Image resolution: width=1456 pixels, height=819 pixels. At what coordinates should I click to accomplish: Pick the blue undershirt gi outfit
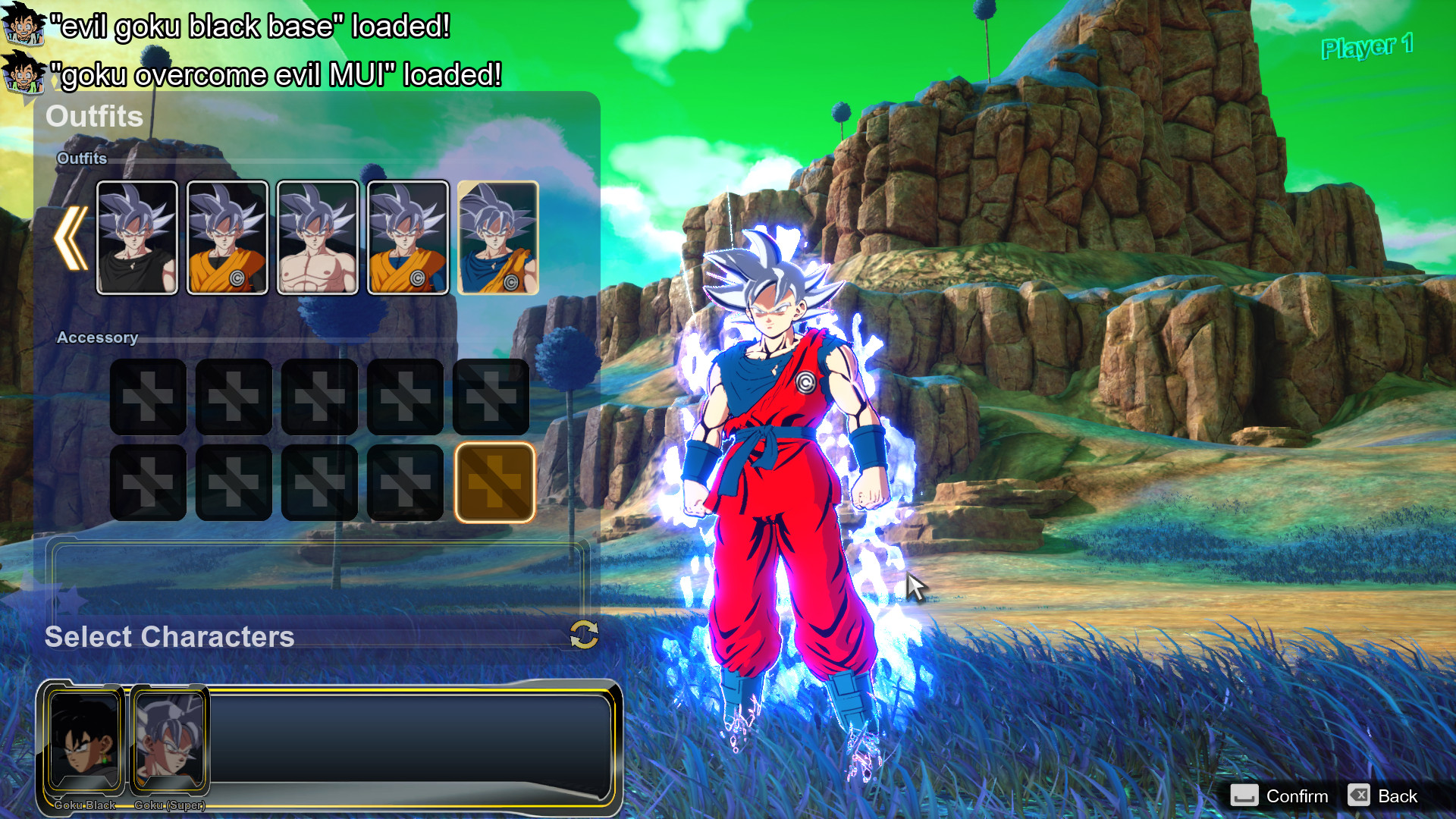(407, 237)
